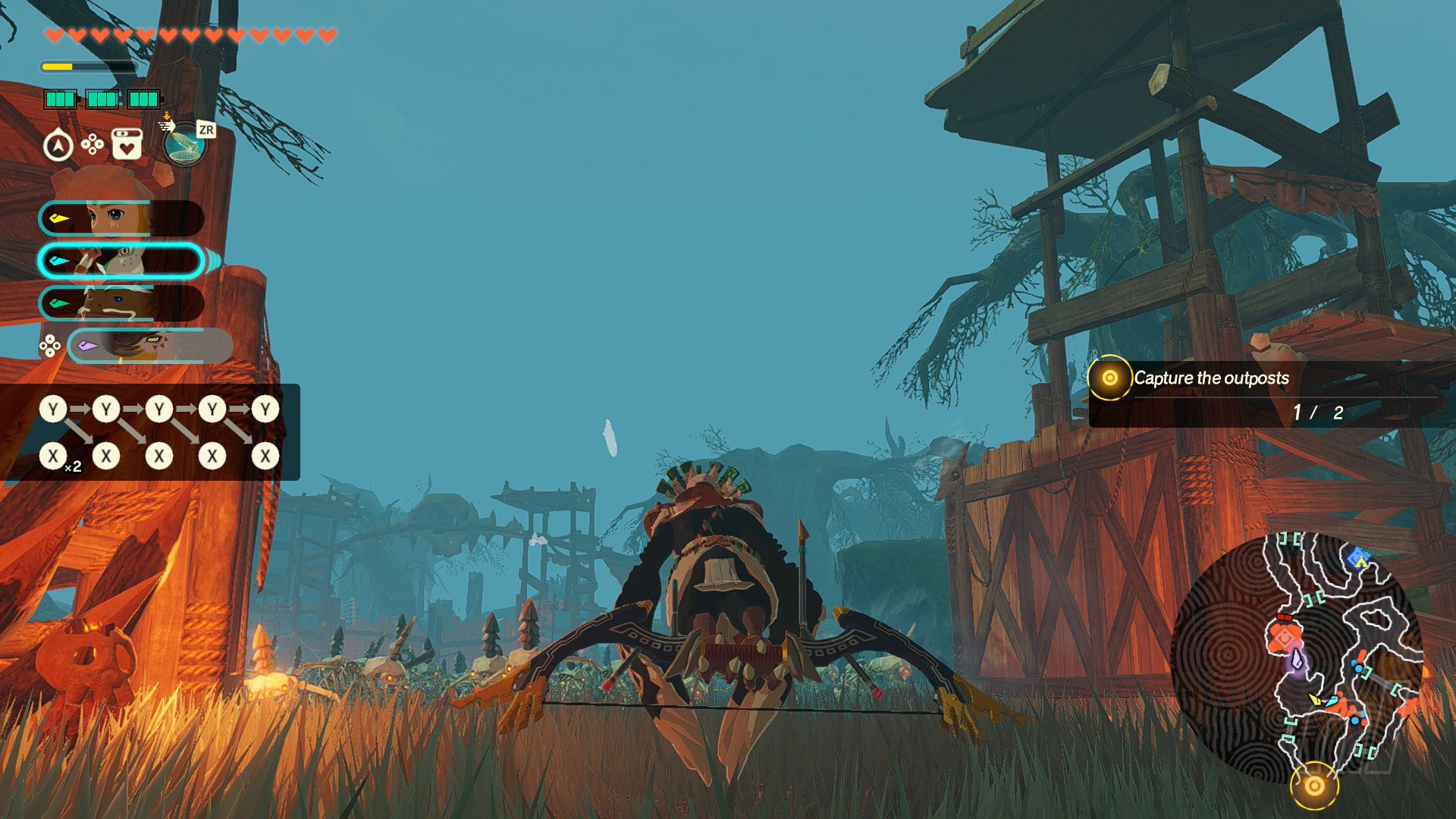This screenshot has width=1456, height=819.
Task: Click the compass arrow icon
Action: [58, 146]
